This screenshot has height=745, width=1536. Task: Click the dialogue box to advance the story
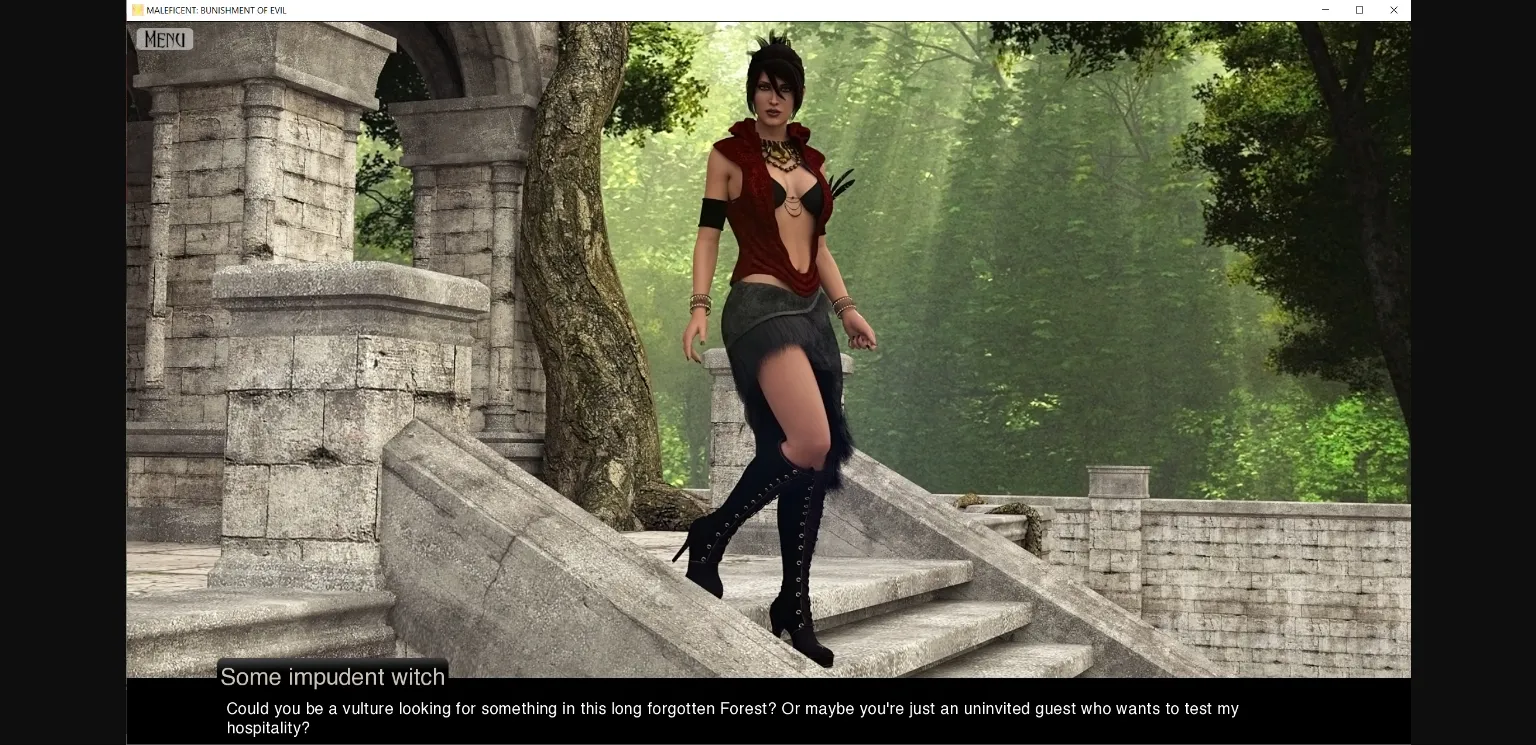tap(730, 712)
